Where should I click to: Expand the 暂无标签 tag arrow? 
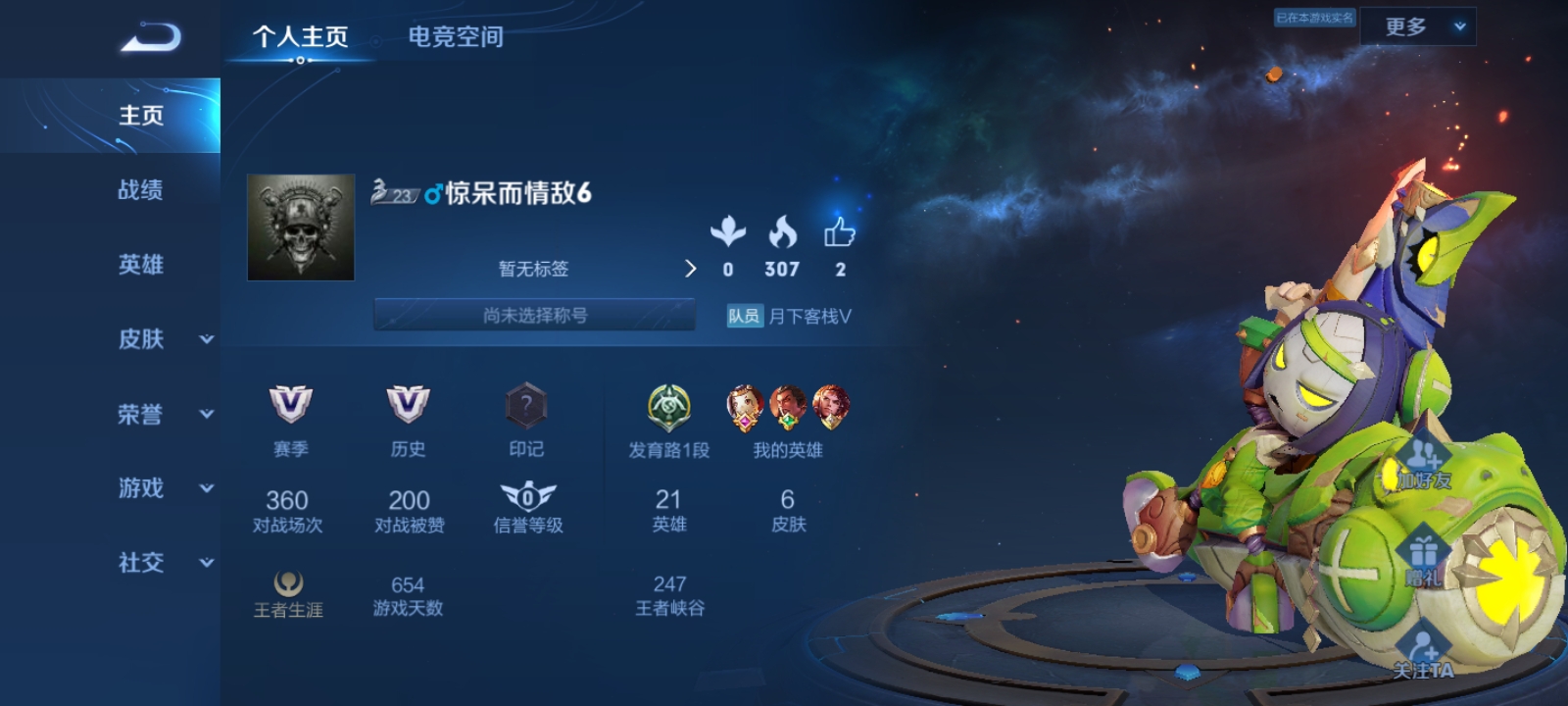pyautogui.click(x=692, y=268)
